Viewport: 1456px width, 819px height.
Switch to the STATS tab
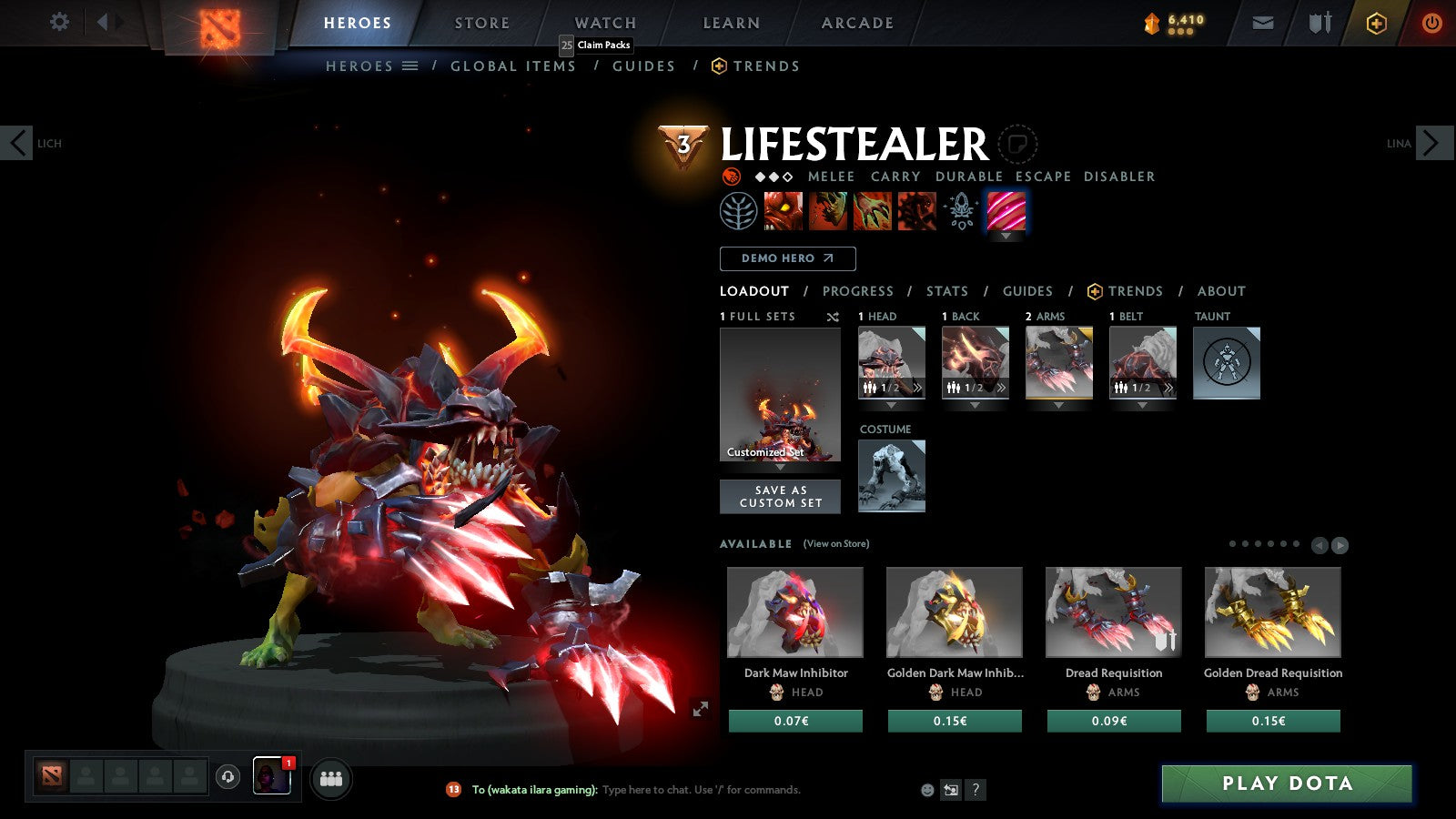(x=946, y=291)
